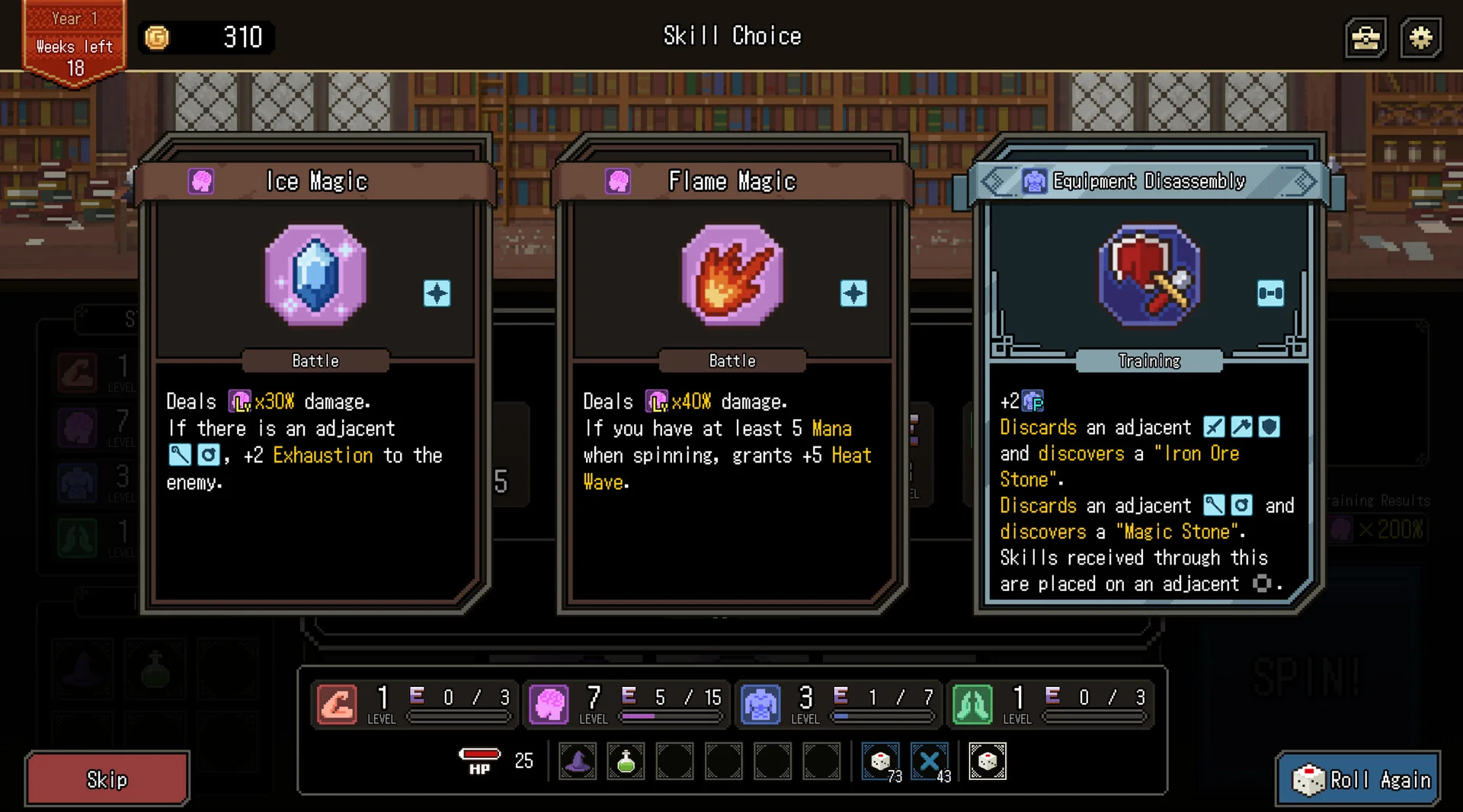
Task: Open the gear settings menu
Action: coord(1420,38)
